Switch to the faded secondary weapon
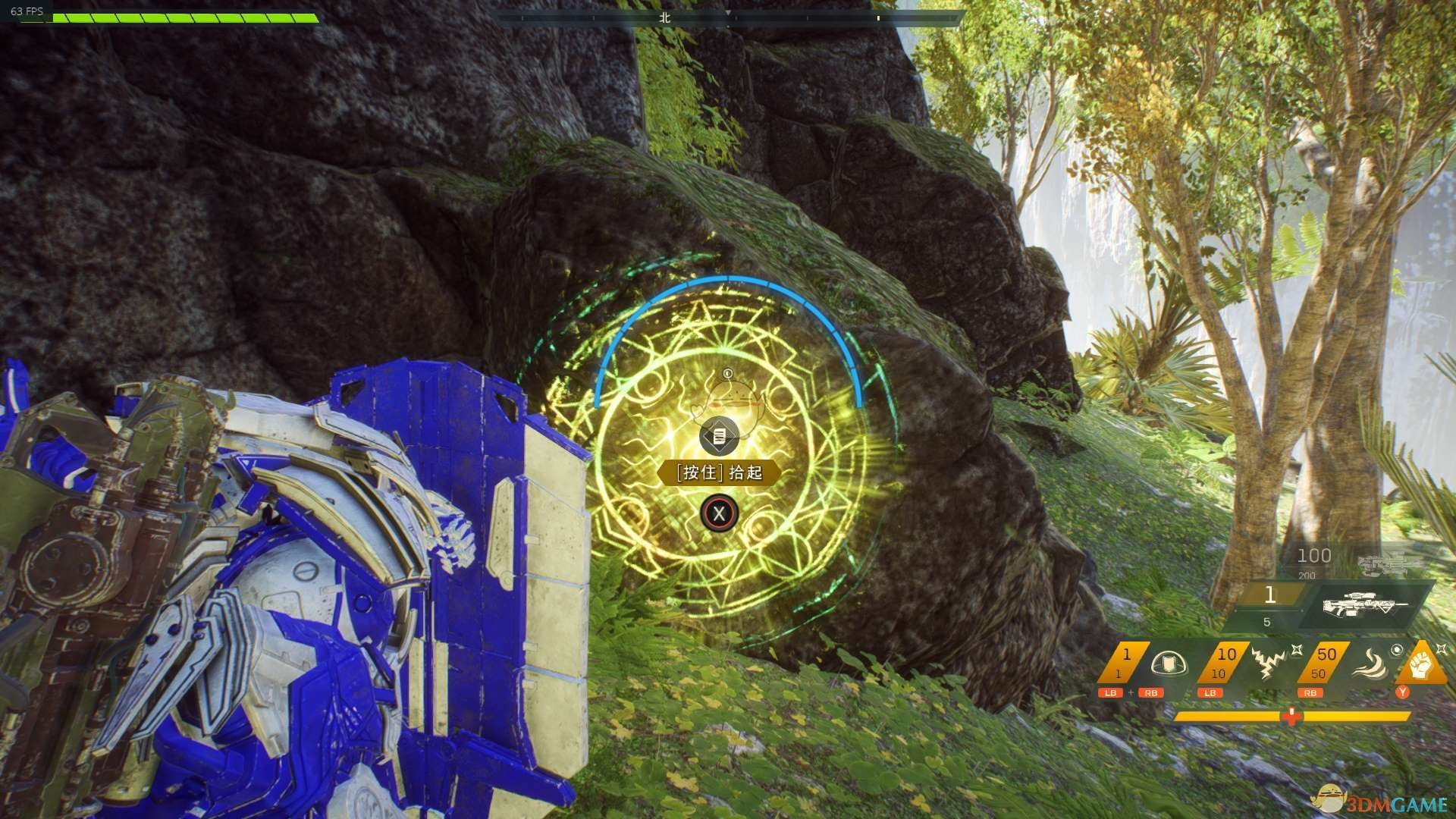This screenshot has height=819, width=1456. point(1382,563)
